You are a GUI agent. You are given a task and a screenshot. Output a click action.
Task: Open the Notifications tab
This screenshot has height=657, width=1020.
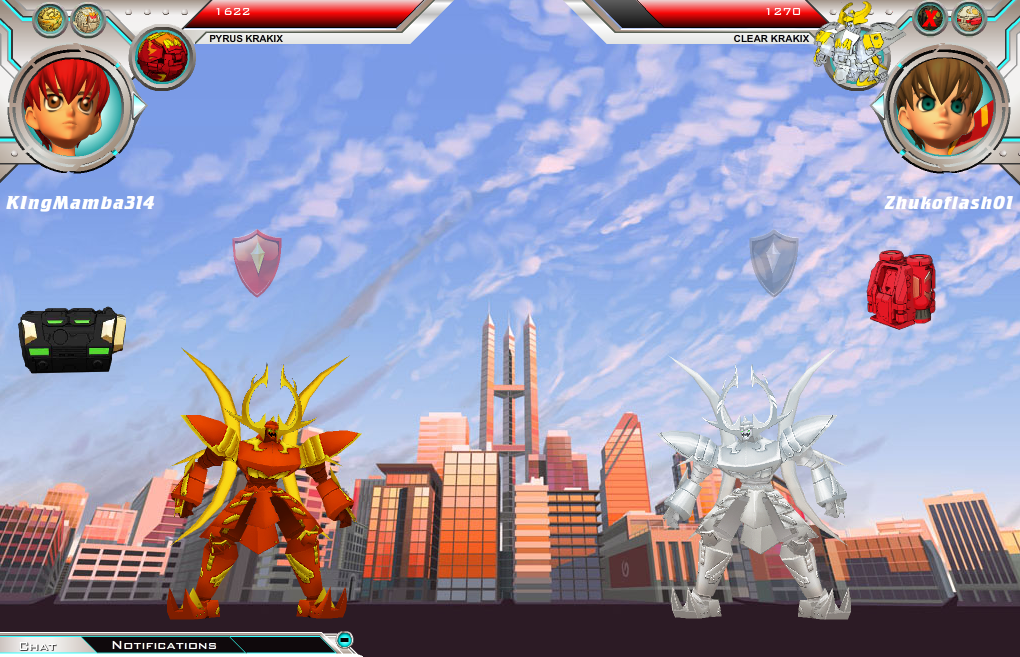click(x=164, y=645)
